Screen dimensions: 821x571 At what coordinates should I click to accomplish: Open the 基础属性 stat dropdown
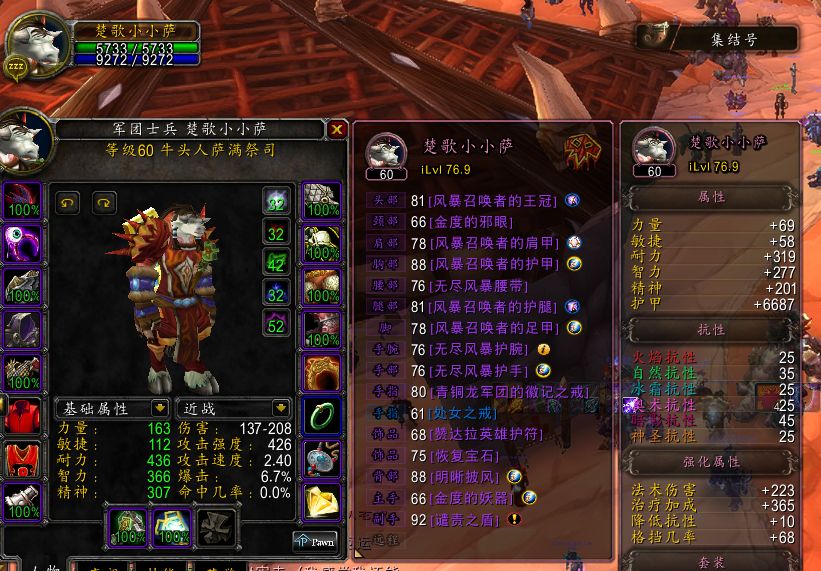pos(159,408)
